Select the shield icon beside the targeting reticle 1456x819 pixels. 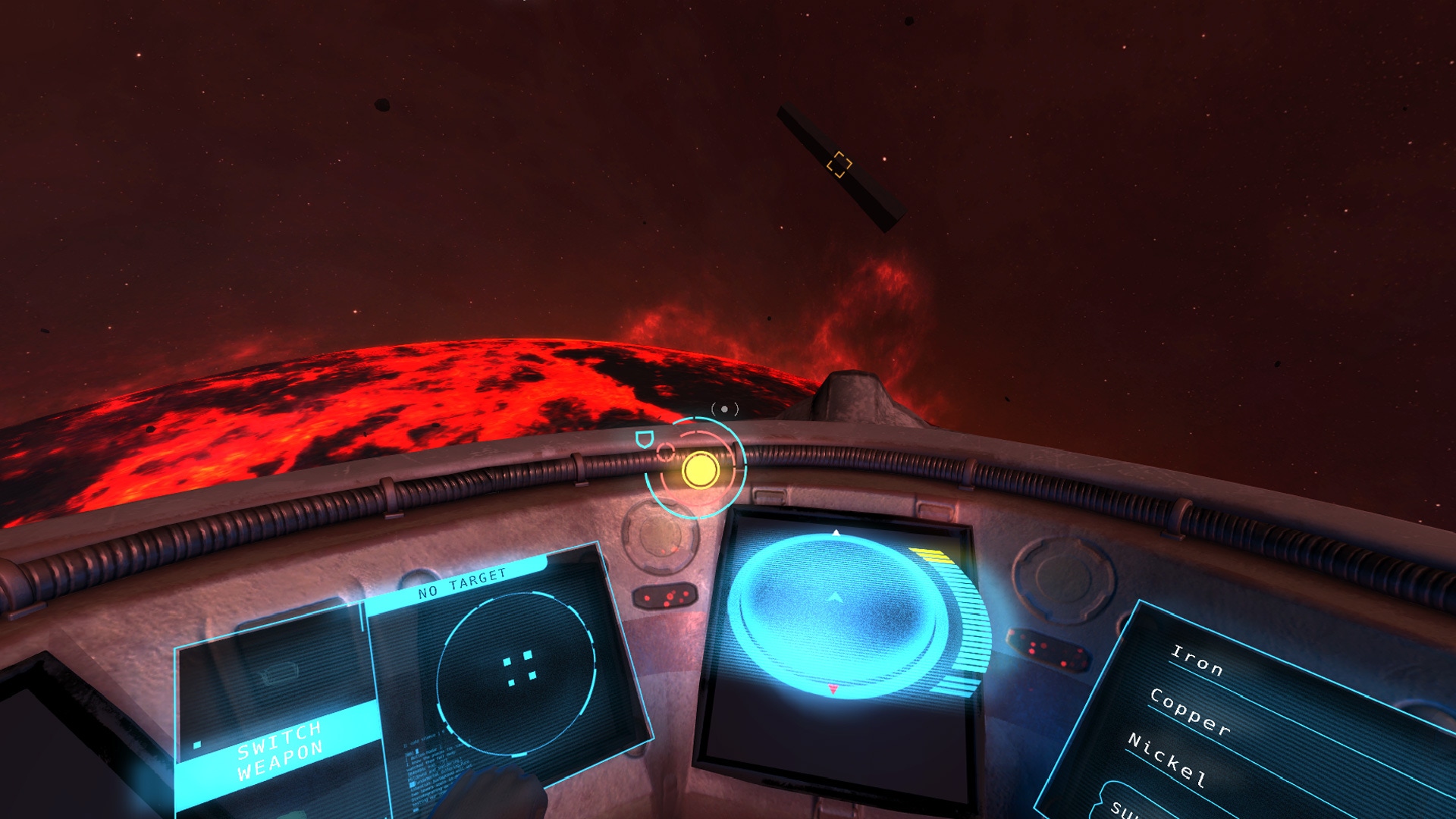coord(645,439)
